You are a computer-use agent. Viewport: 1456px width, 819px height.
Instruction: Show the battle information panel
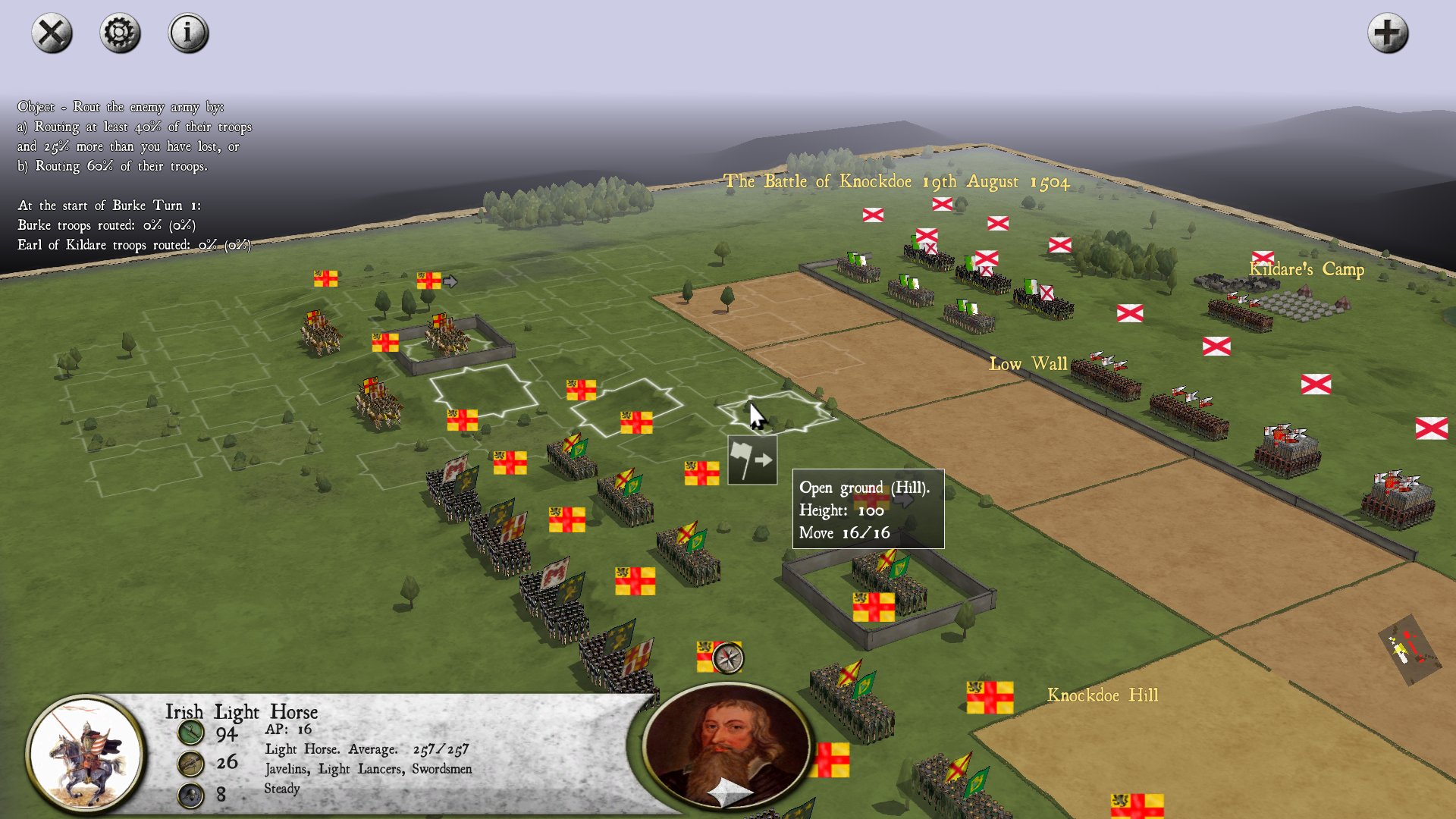[188, 33]
